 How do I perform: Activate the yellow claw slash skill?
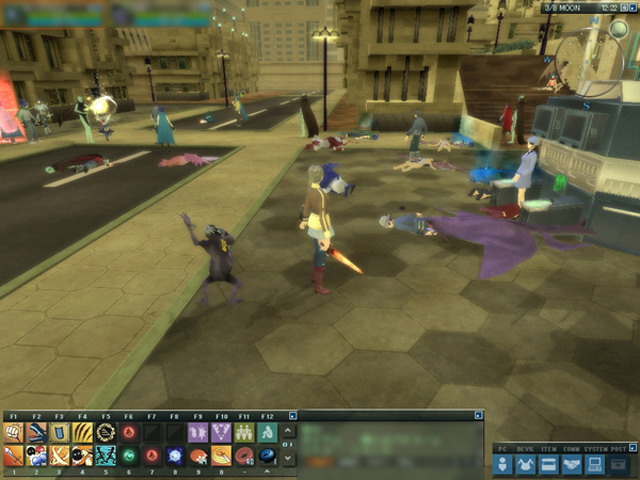pyautogui.click(x=82, y=432)
